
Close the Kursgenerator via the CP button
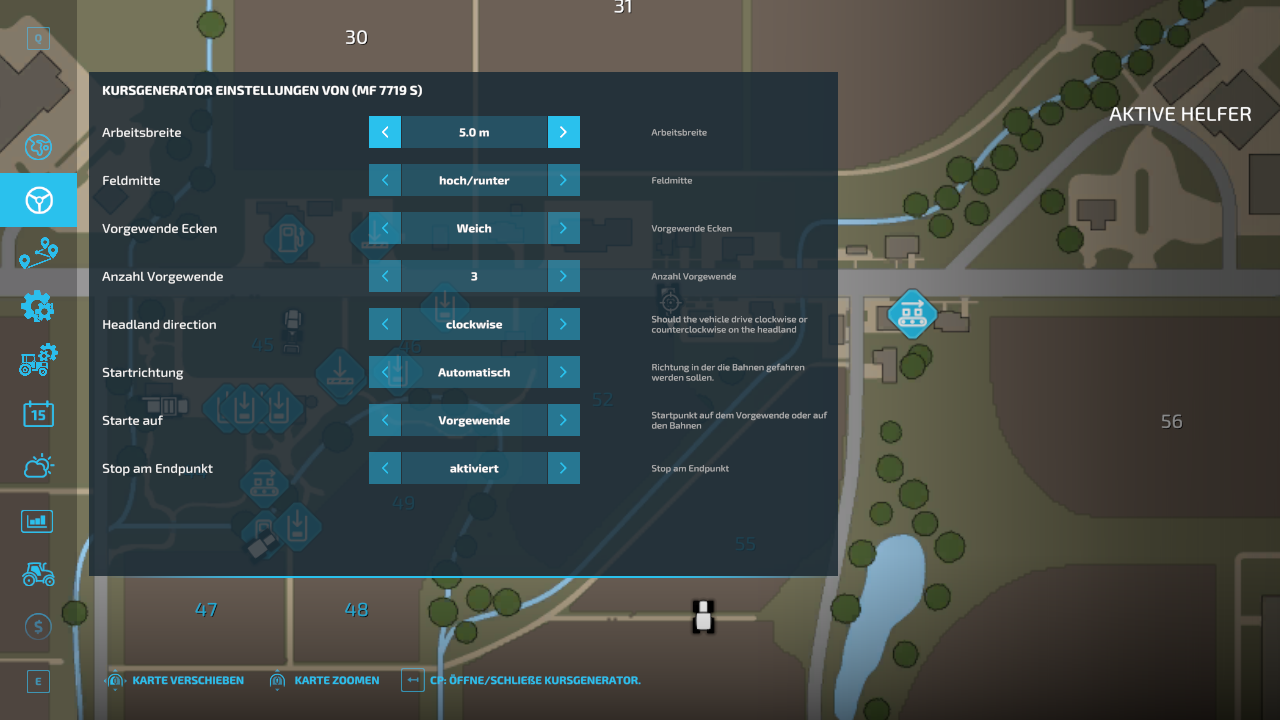pyautogui.click(x=412, y=680)
